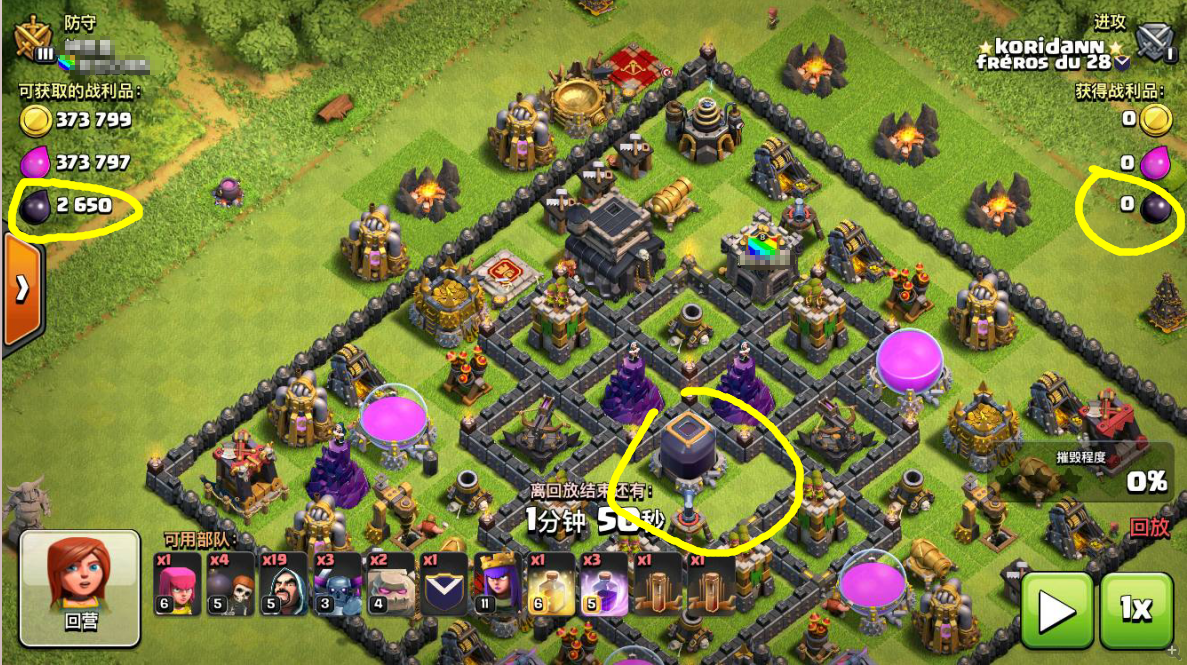Choose the Wizard troop slot
The image size is (1187, 665).
[x=284, y=584]
